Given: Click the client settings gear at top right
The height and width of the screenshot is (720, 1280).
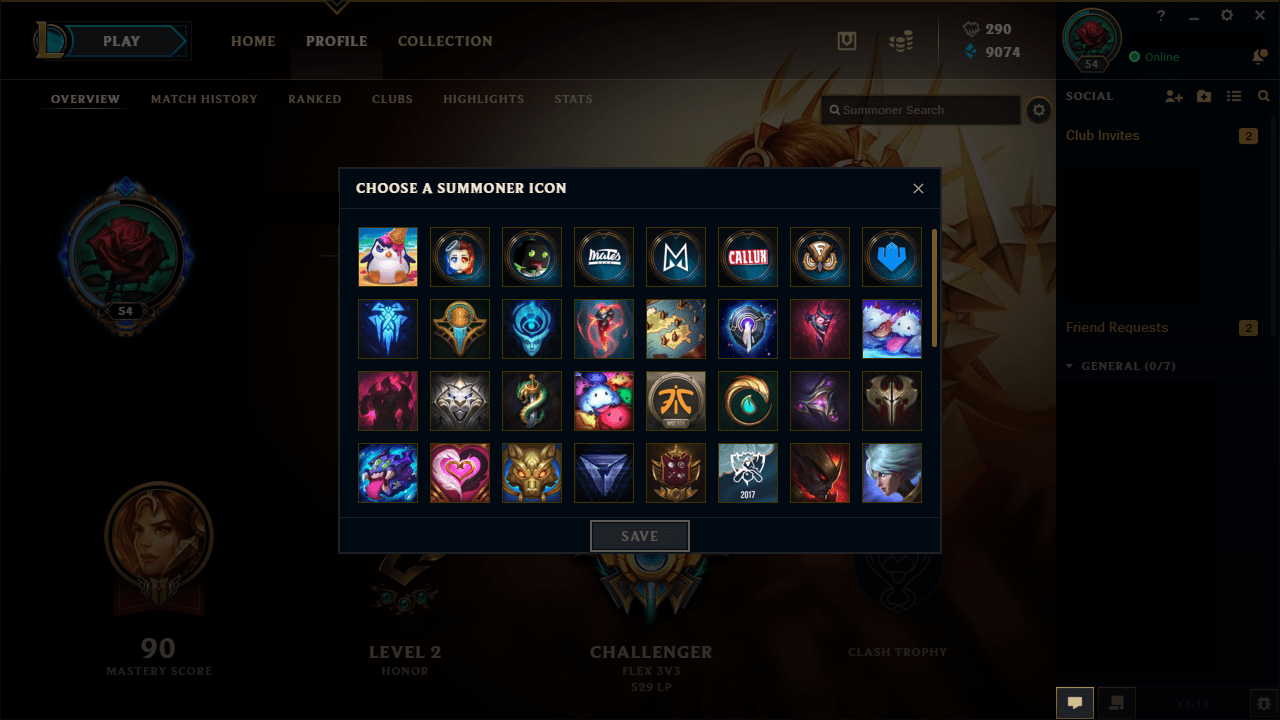Looking at the screenshot, I should pos(1226,16).
